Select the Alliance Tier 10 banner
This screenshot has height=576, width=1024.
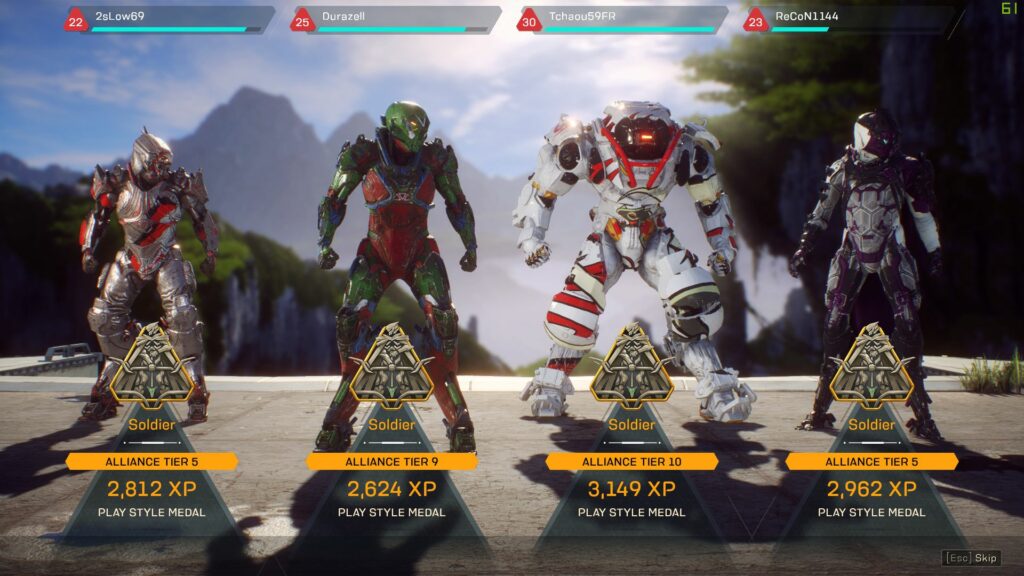click(x=632, y=461)
